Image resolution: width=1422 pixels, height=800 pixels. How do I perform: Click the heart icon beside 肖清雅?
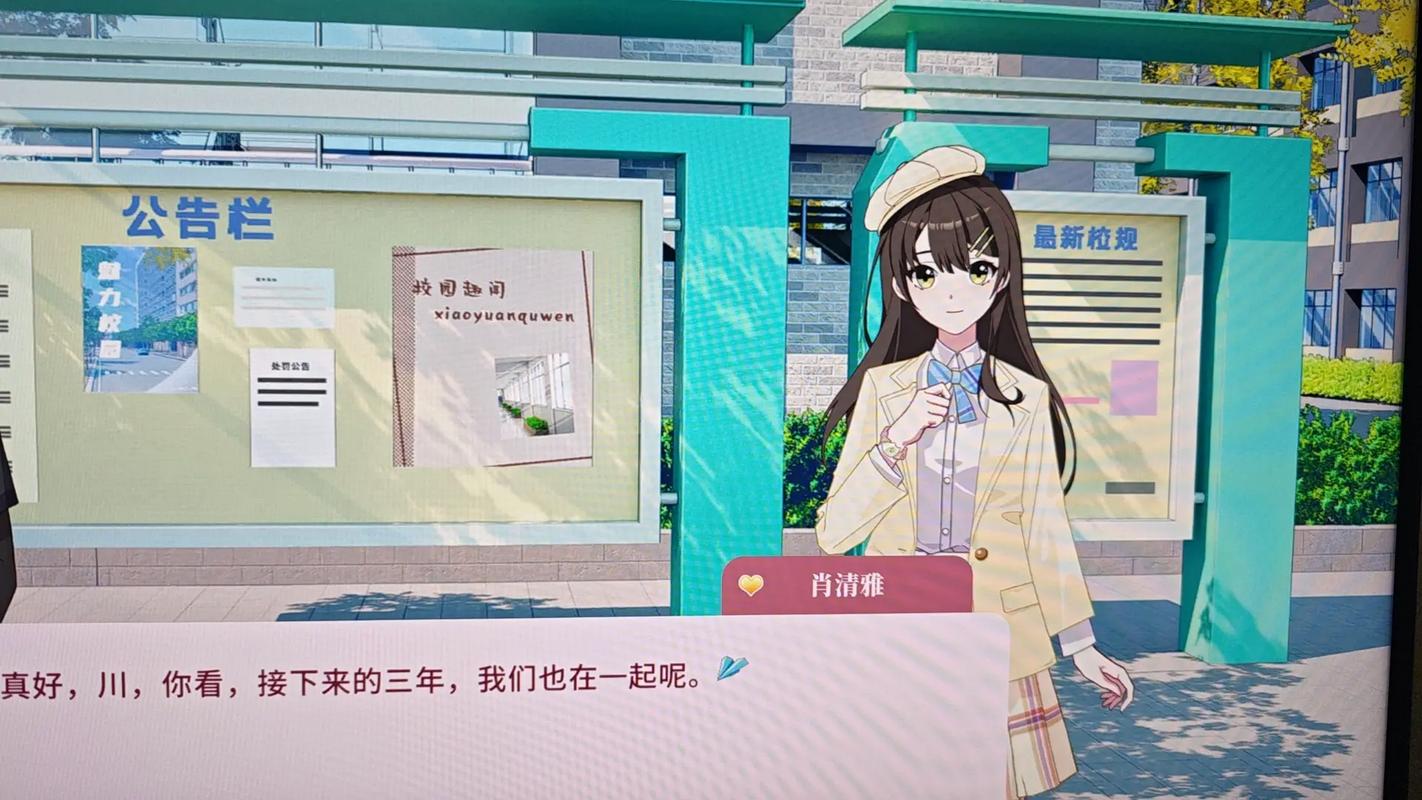tap(751, 585)
